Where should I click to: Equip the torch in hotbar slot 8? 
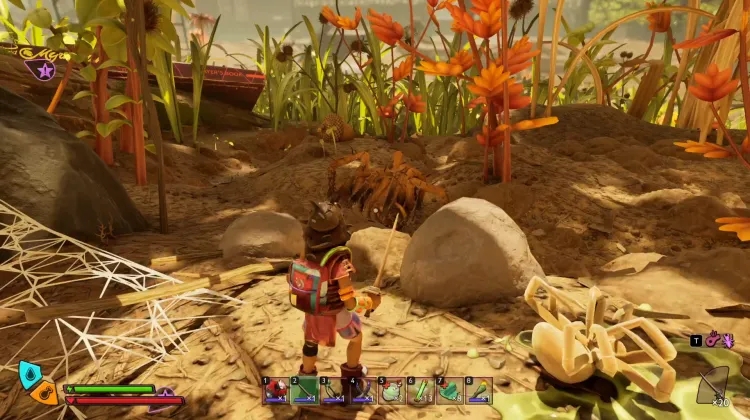[x=479, y=390]
